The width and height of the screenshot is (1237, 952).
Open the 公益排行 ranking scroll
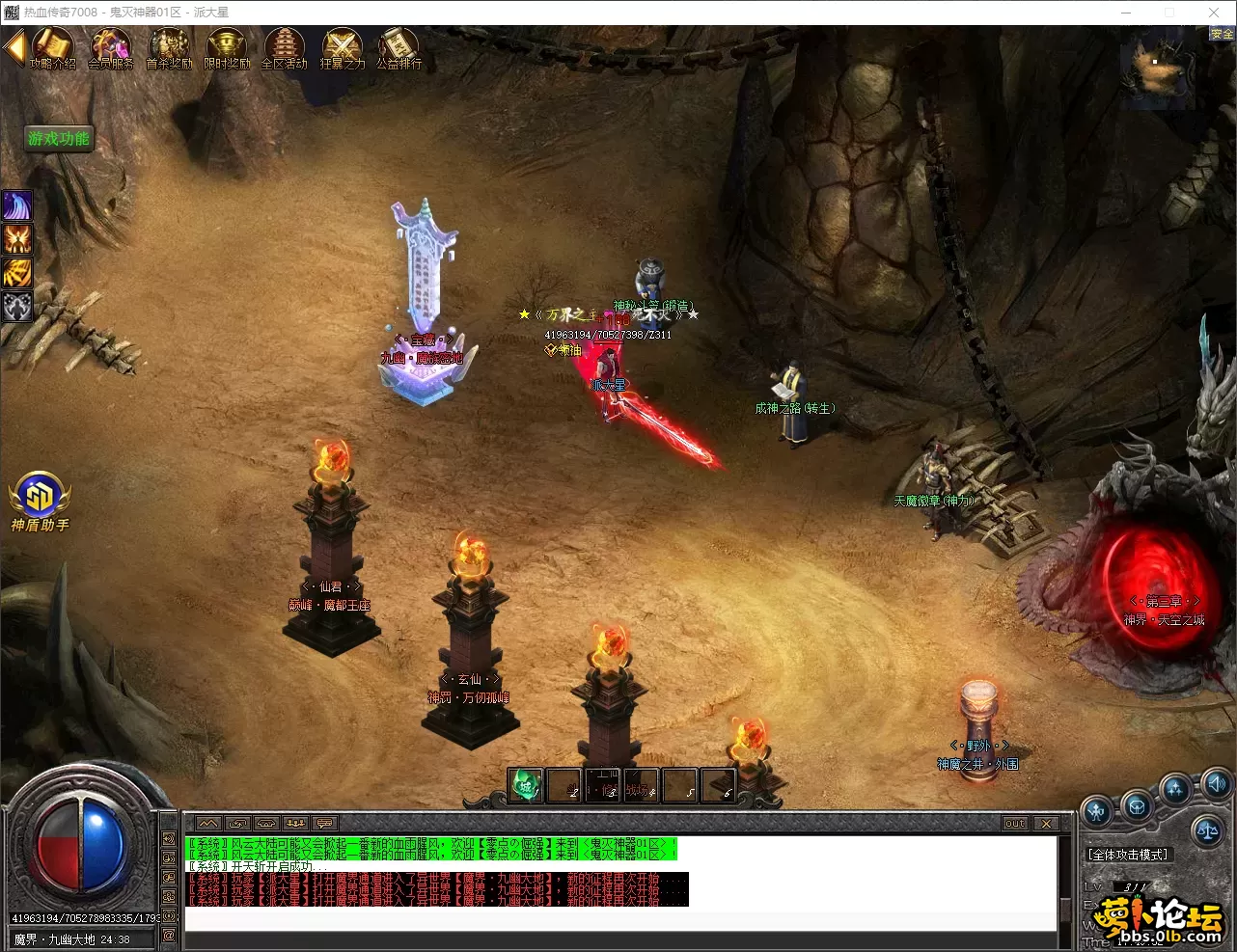pos(399,47)
